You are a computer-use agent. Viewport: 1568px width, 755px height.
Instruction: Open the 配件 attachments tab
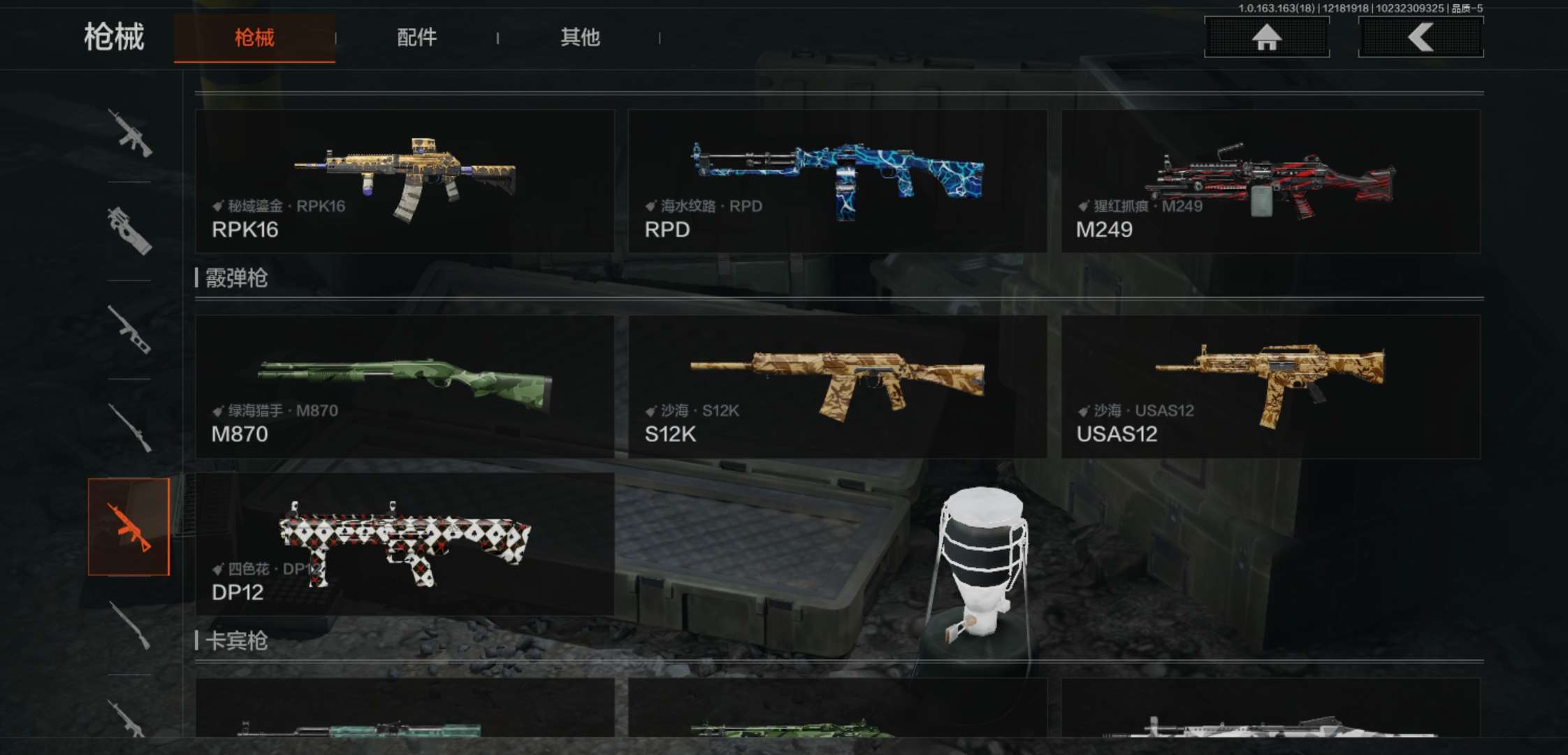click(x=416, y=38)
